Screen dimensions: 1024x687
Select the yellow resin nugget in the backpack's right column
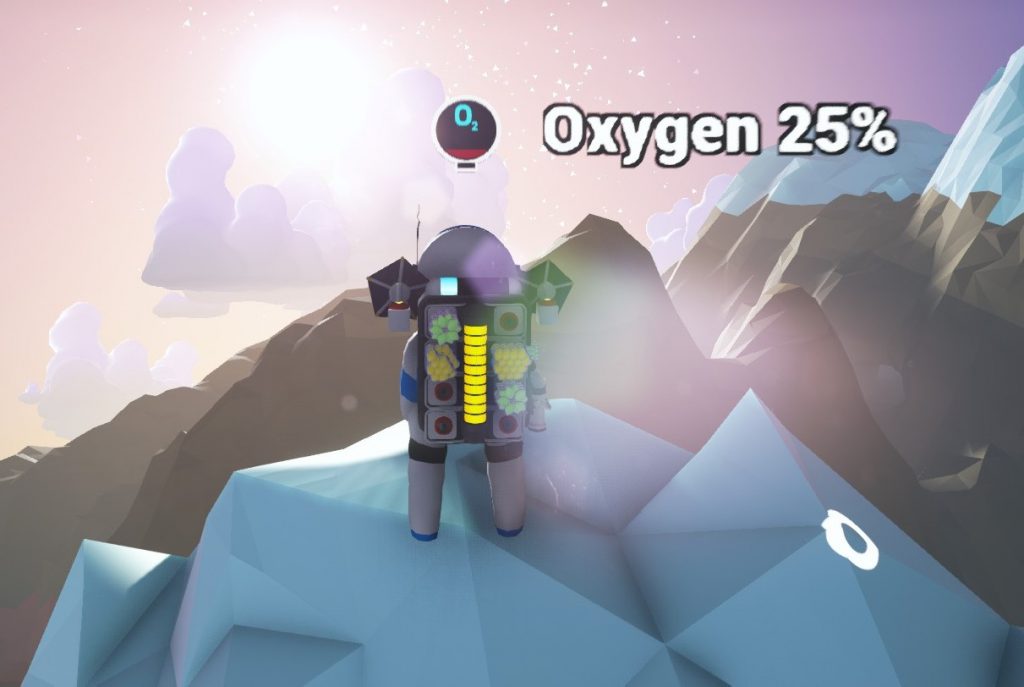[510, 361]
